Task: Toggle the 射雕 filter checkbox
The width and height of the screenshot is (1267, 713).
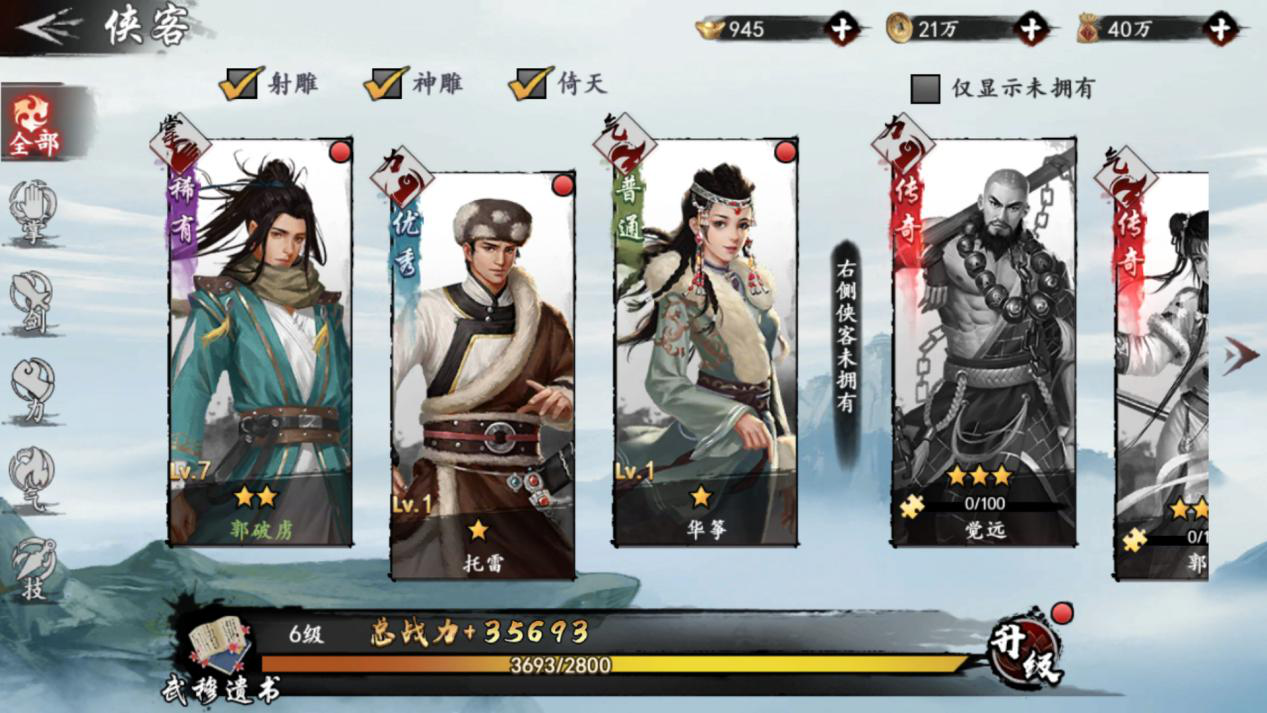Action: pyautogui.click(x=241, y=84)
